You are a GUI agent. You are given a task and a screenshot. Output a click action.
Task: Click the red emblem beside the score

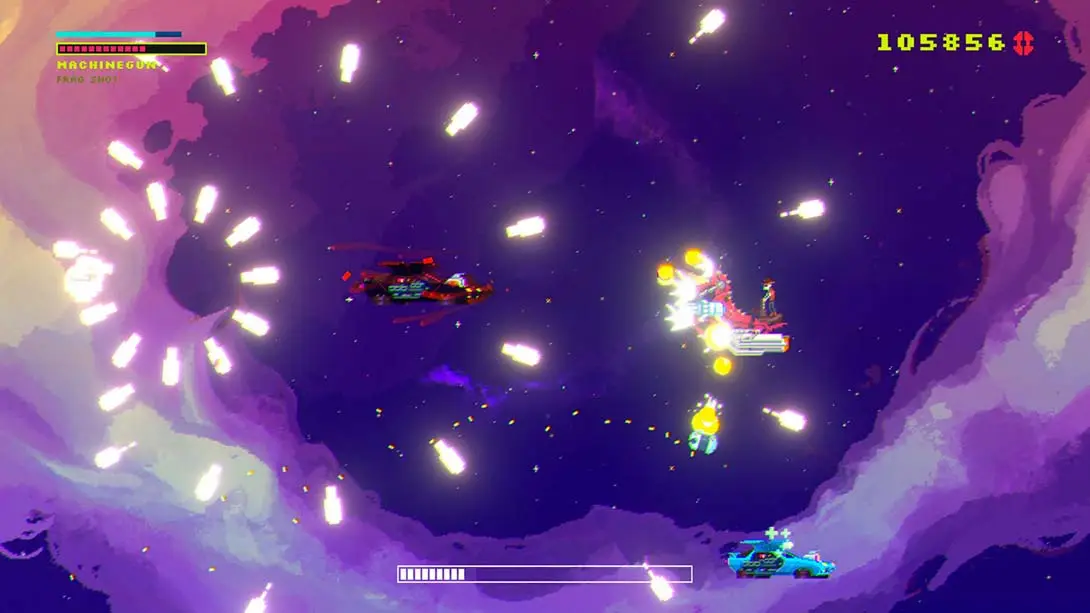pyautogui.click(x=1024, y=42)
